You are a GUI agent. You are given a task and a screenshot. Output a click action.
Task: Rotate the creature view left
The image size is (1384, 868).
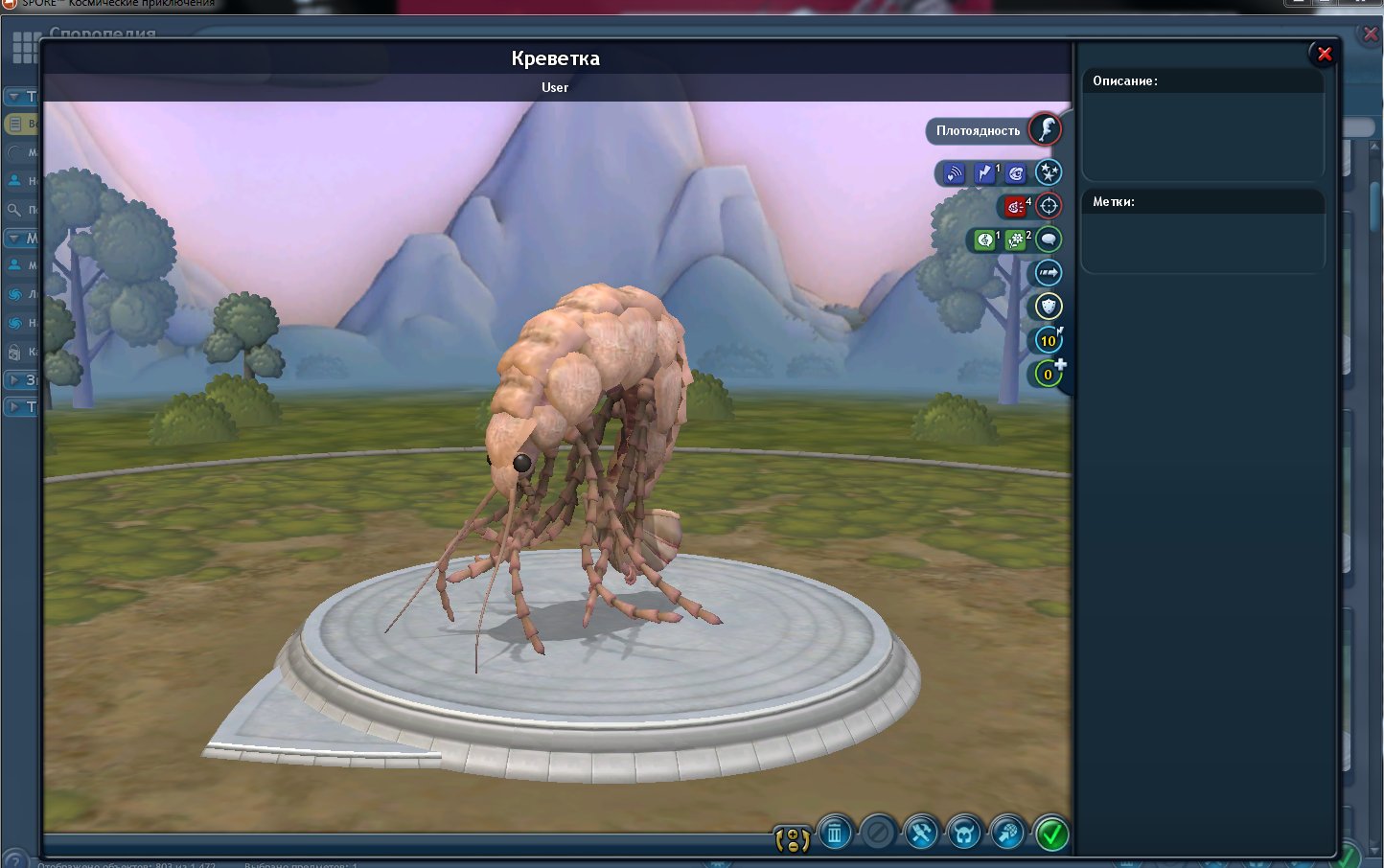779,841
